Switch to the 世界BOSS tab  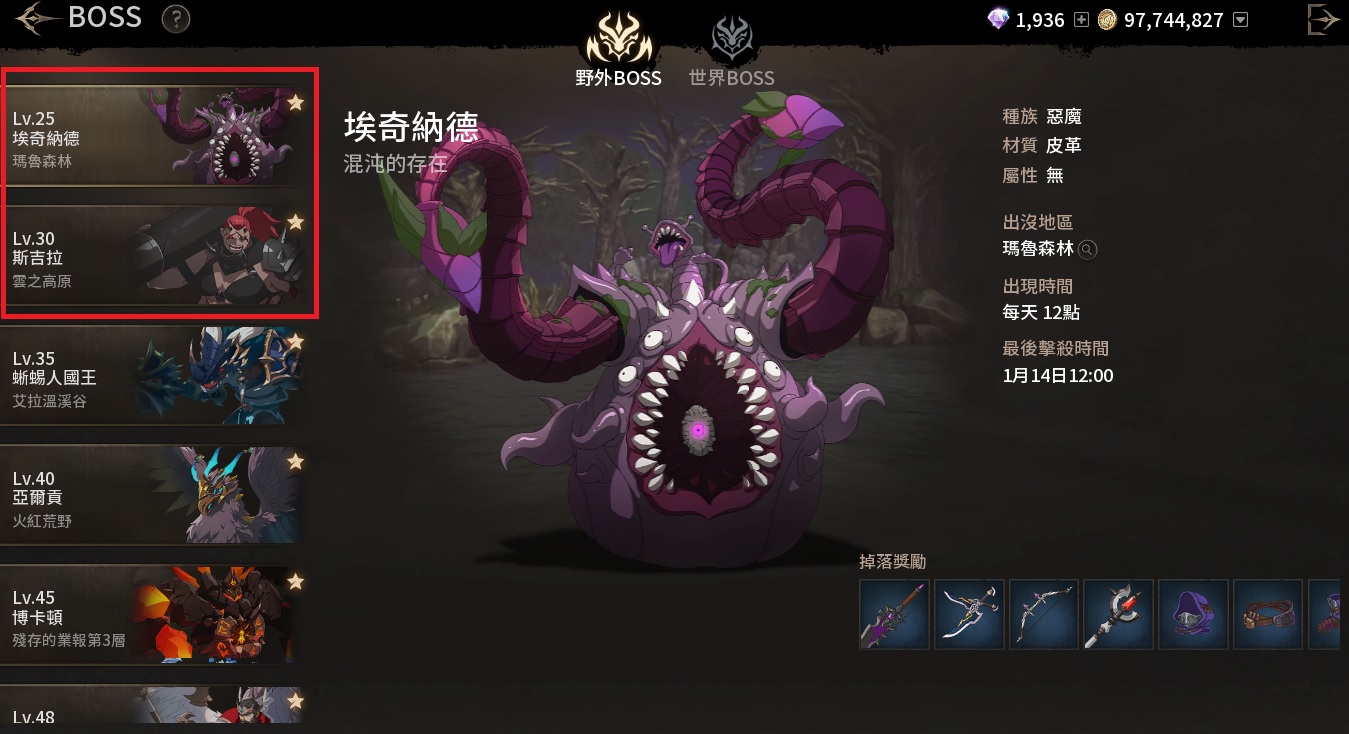(731, 50)
